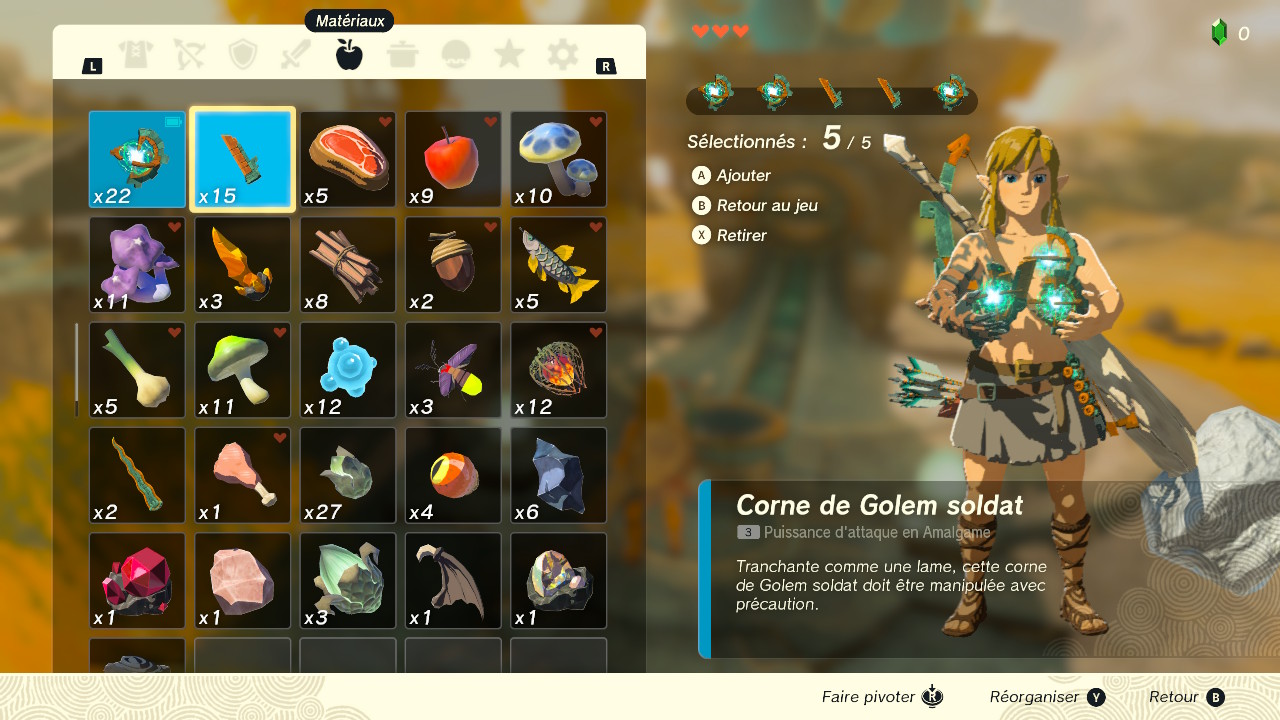Choose the blue chuchu jelly slot
This screenshot has height=720, width=1280.
click(x=348, y=370)
